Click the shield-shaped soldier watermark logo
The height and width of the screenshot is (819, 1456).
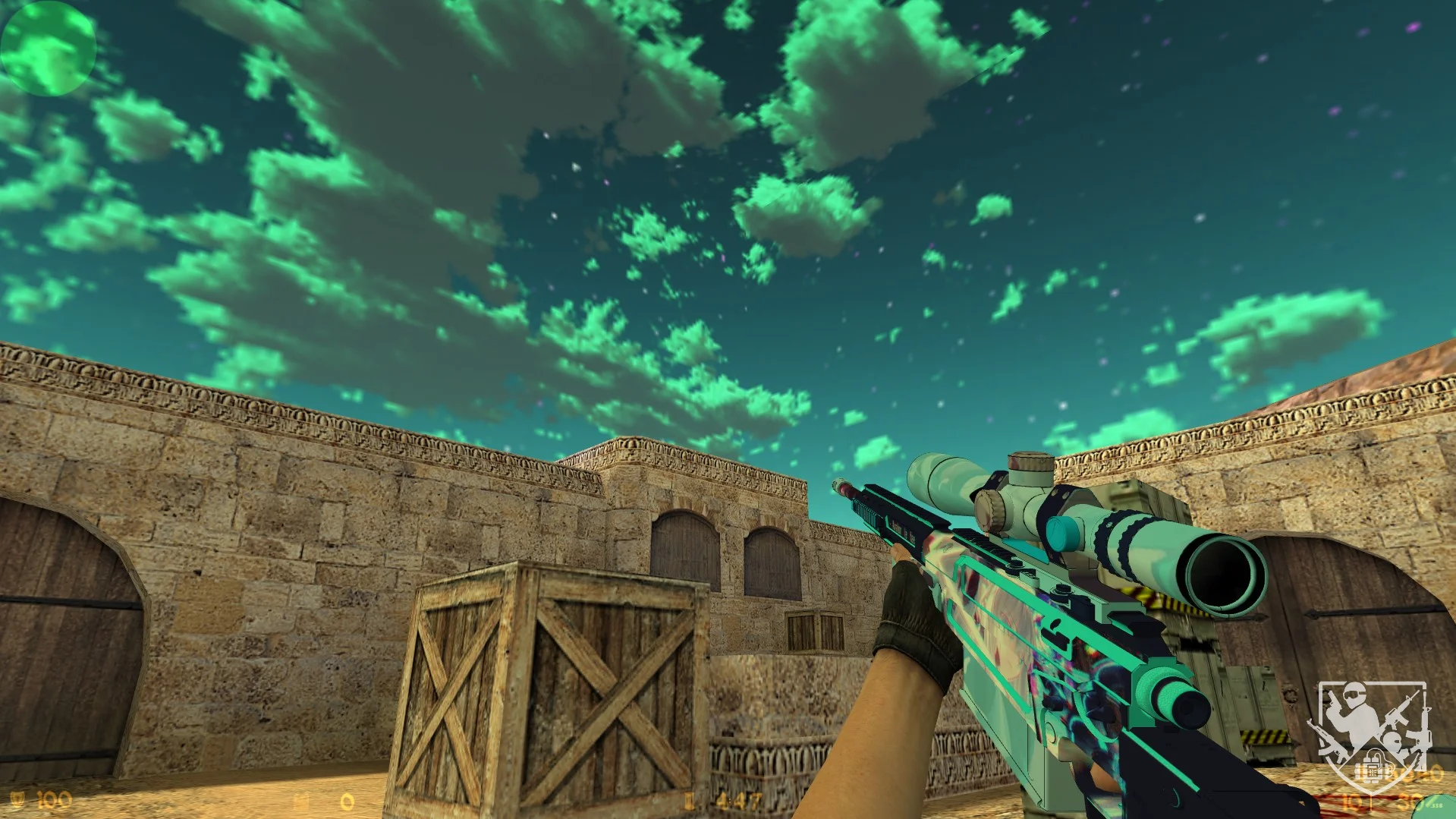pos(1373,740)
